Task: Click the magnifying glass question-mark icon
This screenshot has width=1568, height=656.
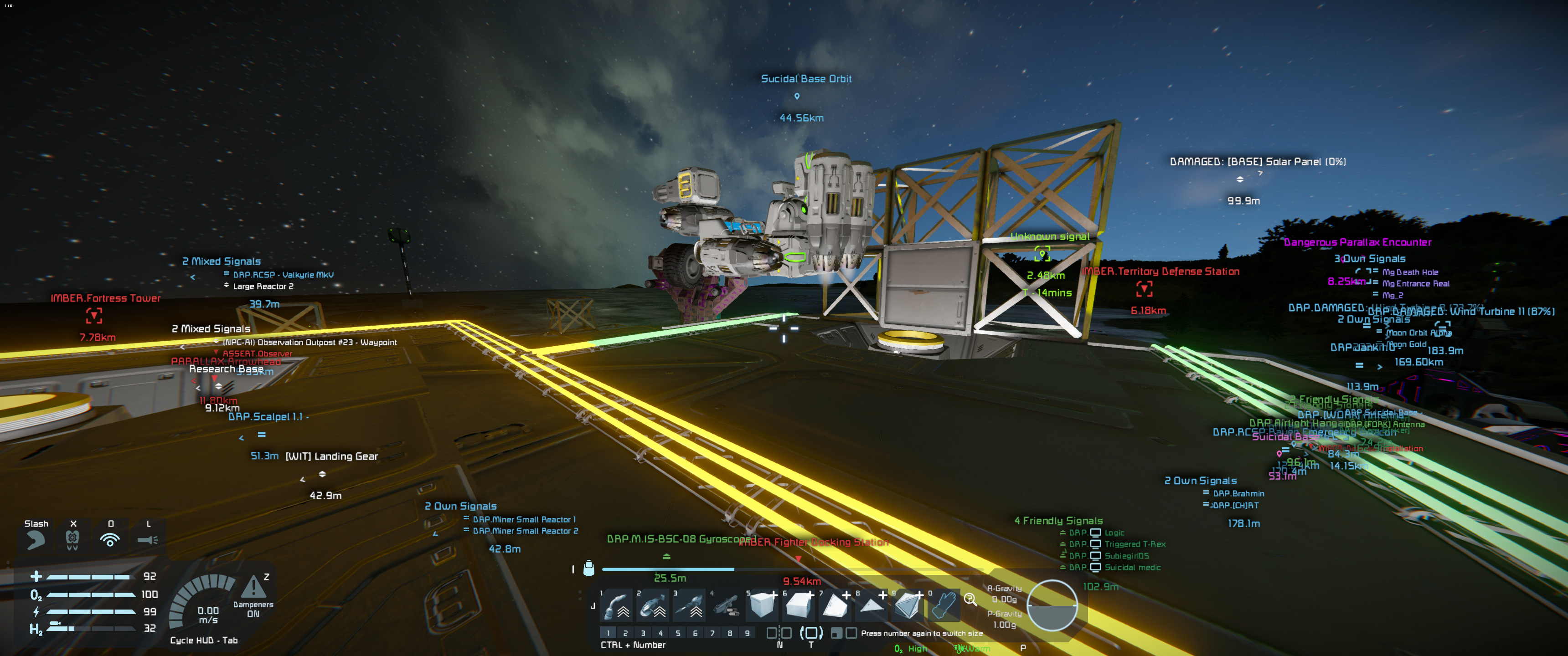Action: (970, 600)
